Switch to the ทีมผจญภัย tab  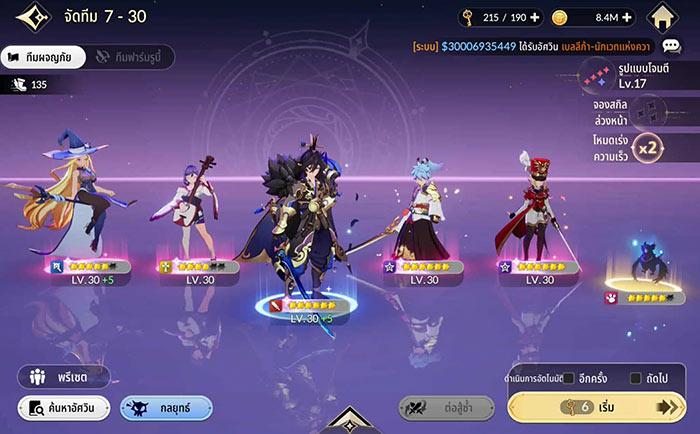point(38,57)
